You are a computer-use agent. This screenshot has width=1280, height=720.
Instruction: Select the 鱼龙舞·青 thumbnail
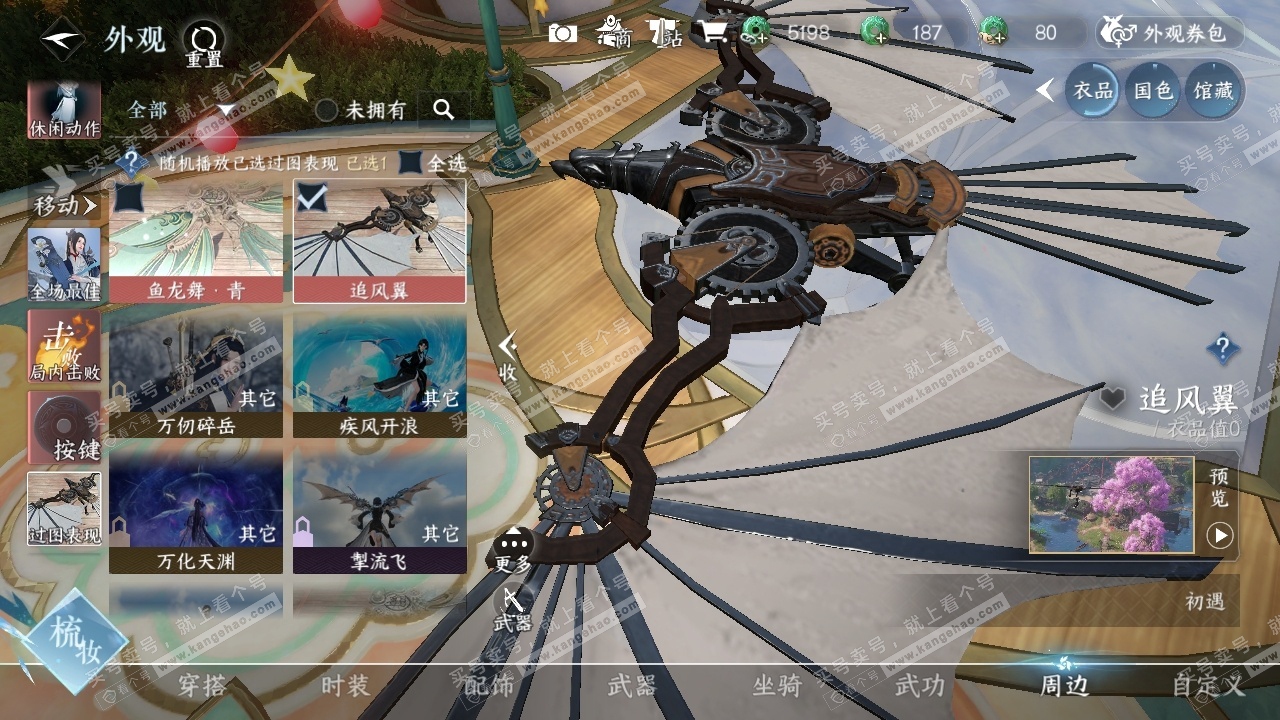196,241
